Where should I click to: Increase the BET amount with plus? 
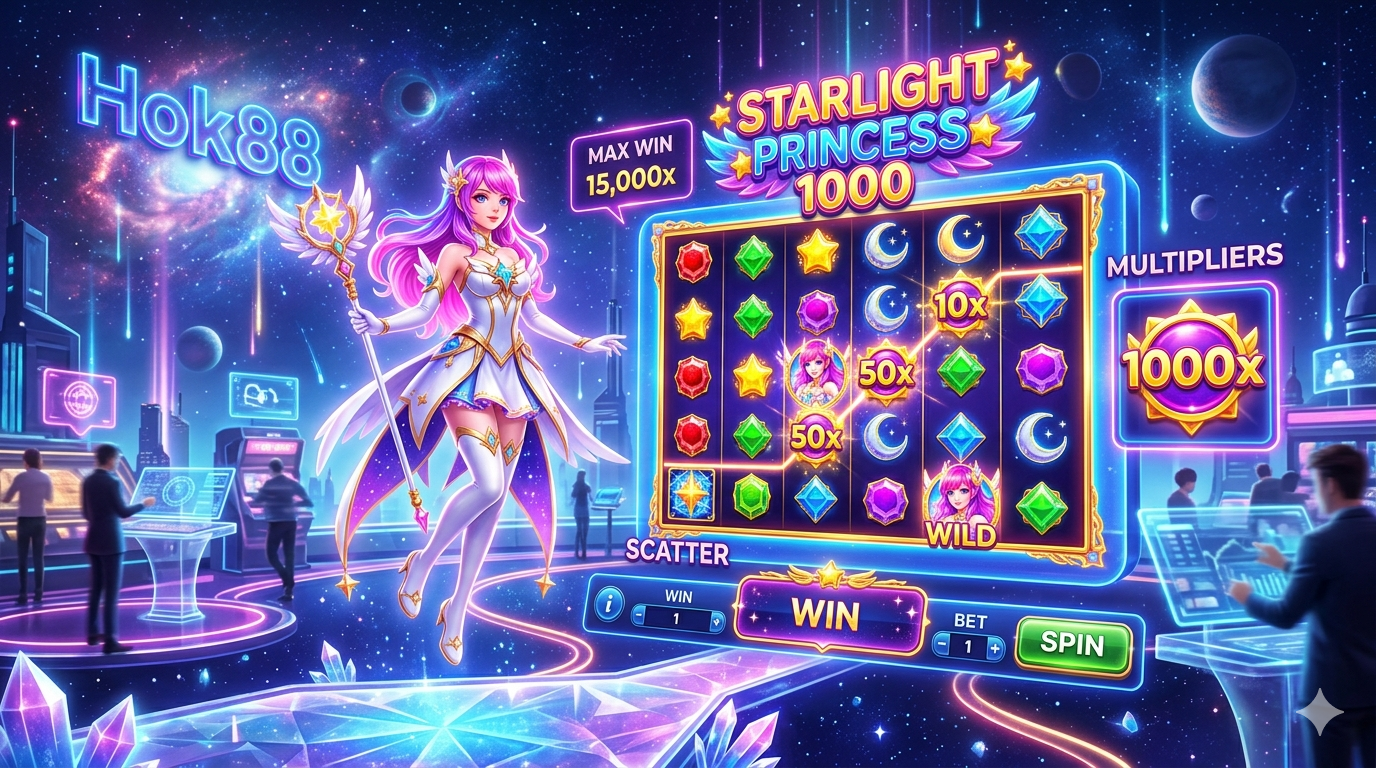[994, 648]
